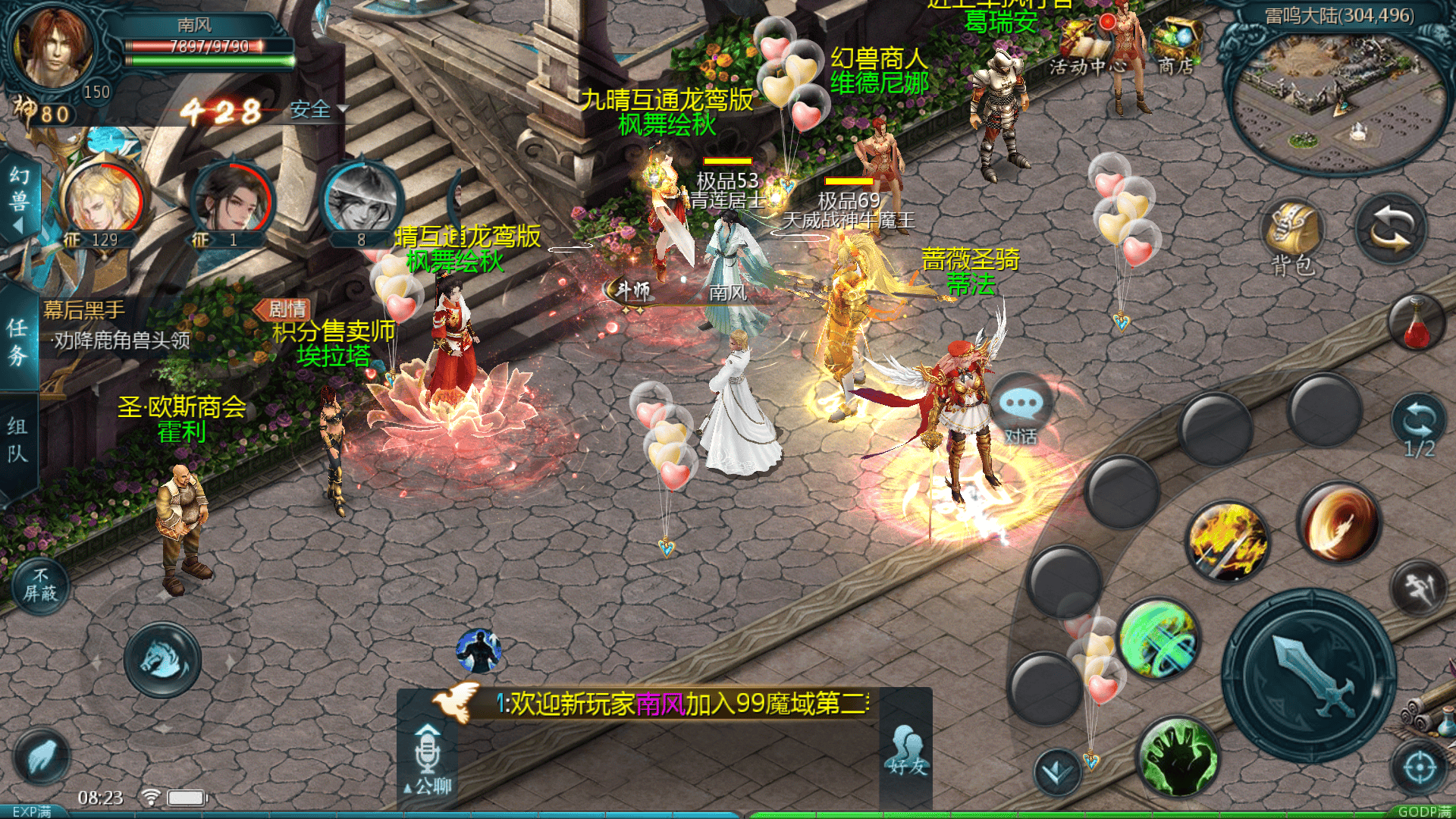
Task: Summon the horse mount
Action: point(162,660)
